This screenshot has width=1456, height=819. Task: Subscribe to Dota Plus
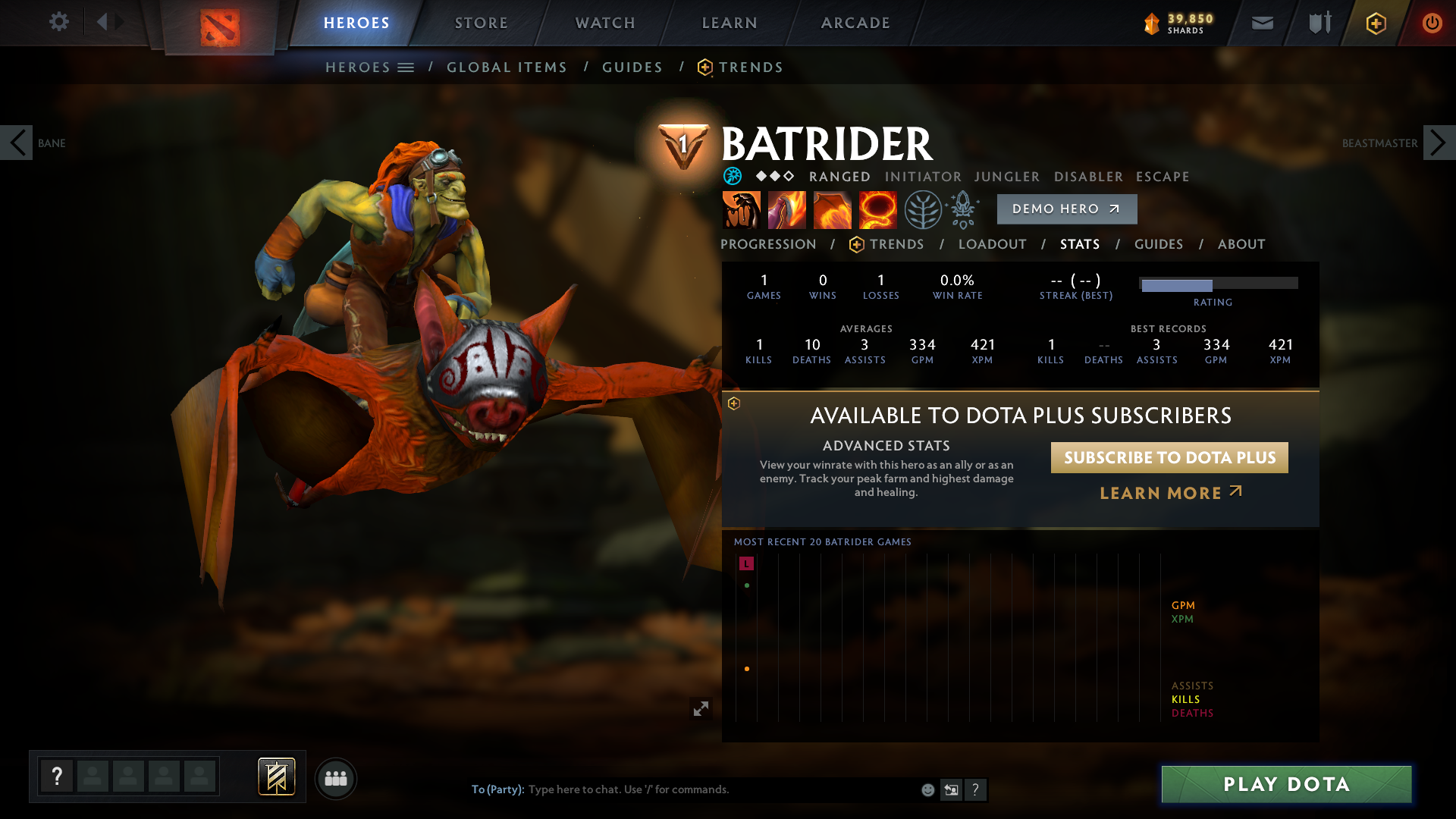coord(1169,458)
